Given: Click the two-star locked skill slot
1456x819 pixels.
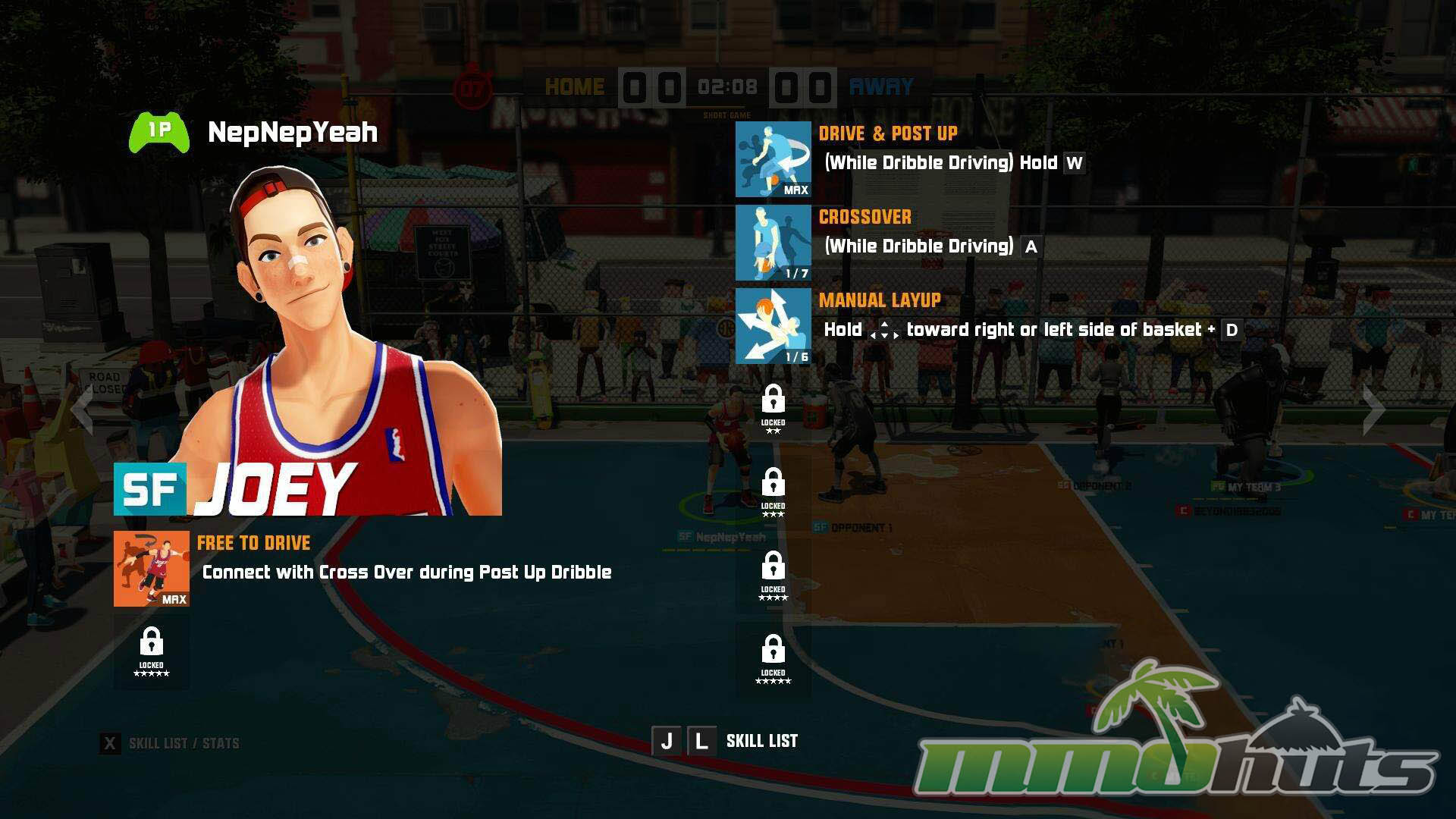Looking at the screenshot, I should [x=773, y=409].
